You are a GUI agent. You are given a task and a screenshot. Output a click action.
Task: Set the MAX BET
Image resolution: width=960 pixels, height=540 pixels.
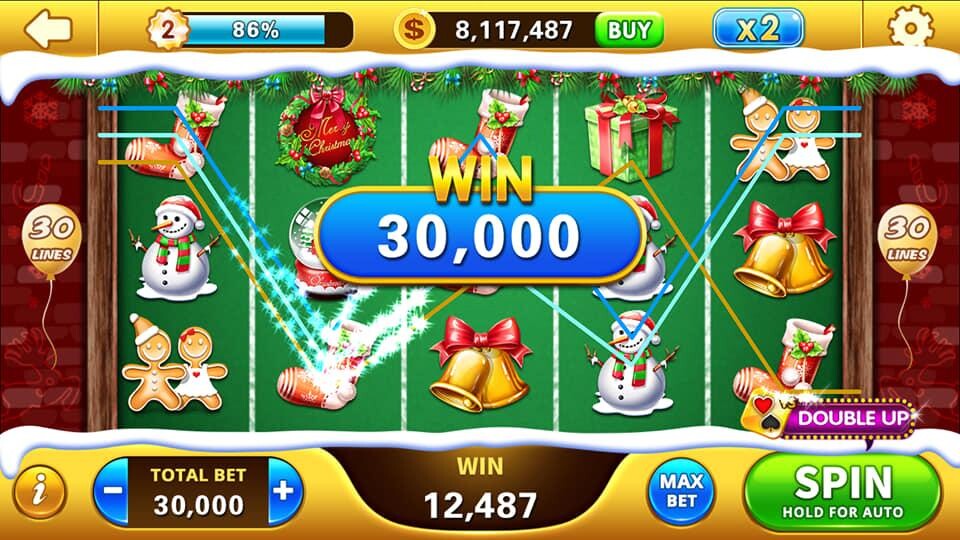click(x=682, y=492)
